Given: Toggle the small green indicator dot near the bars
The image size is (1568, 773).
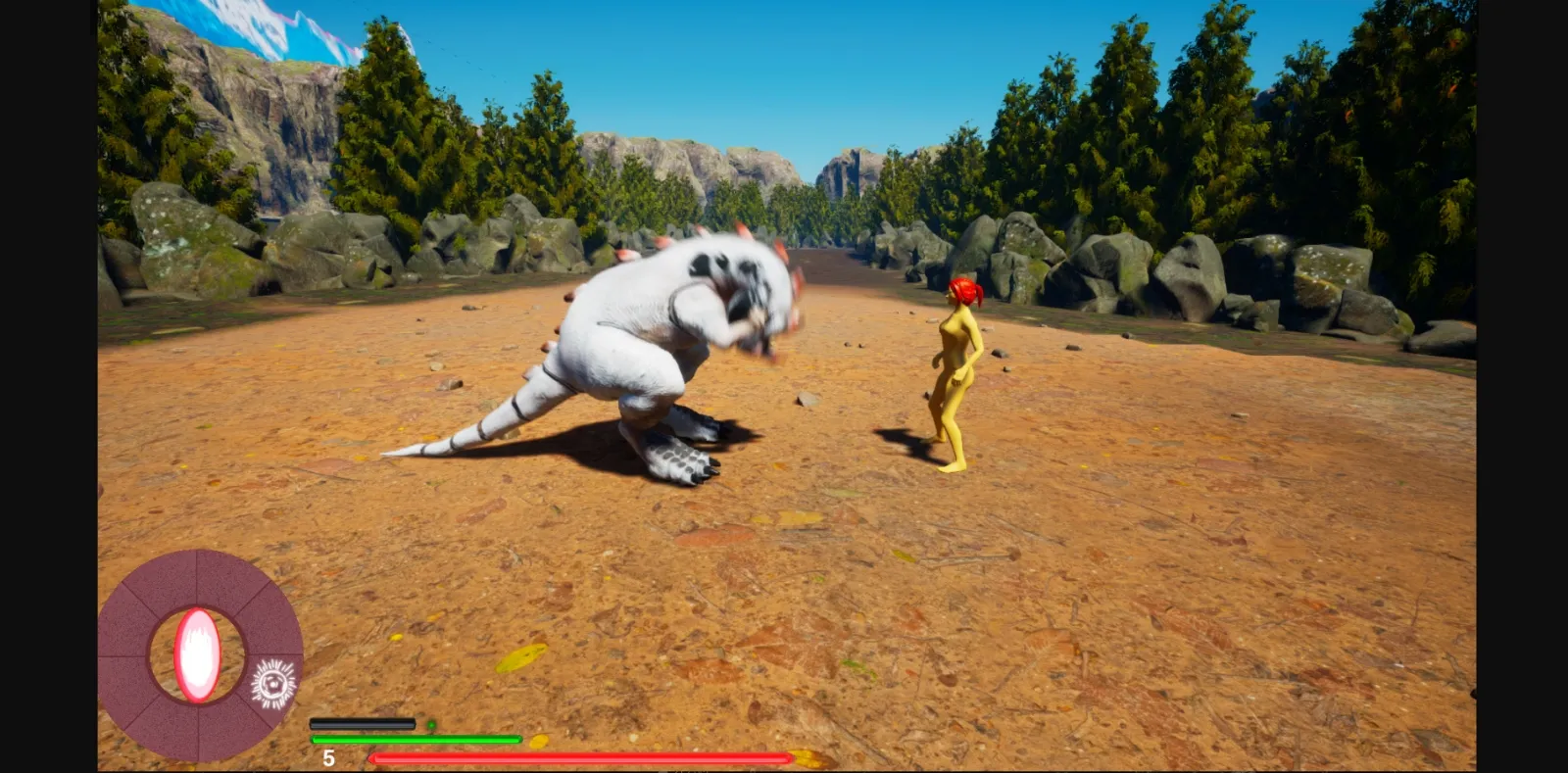Looking at the screenshot, I should point(431,723).
